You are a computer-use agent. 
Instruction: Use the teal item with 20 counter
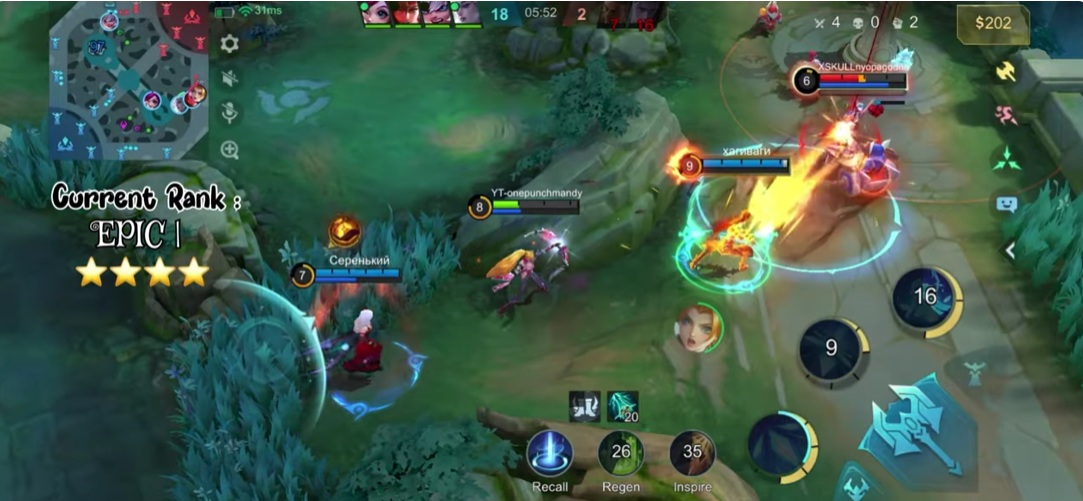click(623, 406)
